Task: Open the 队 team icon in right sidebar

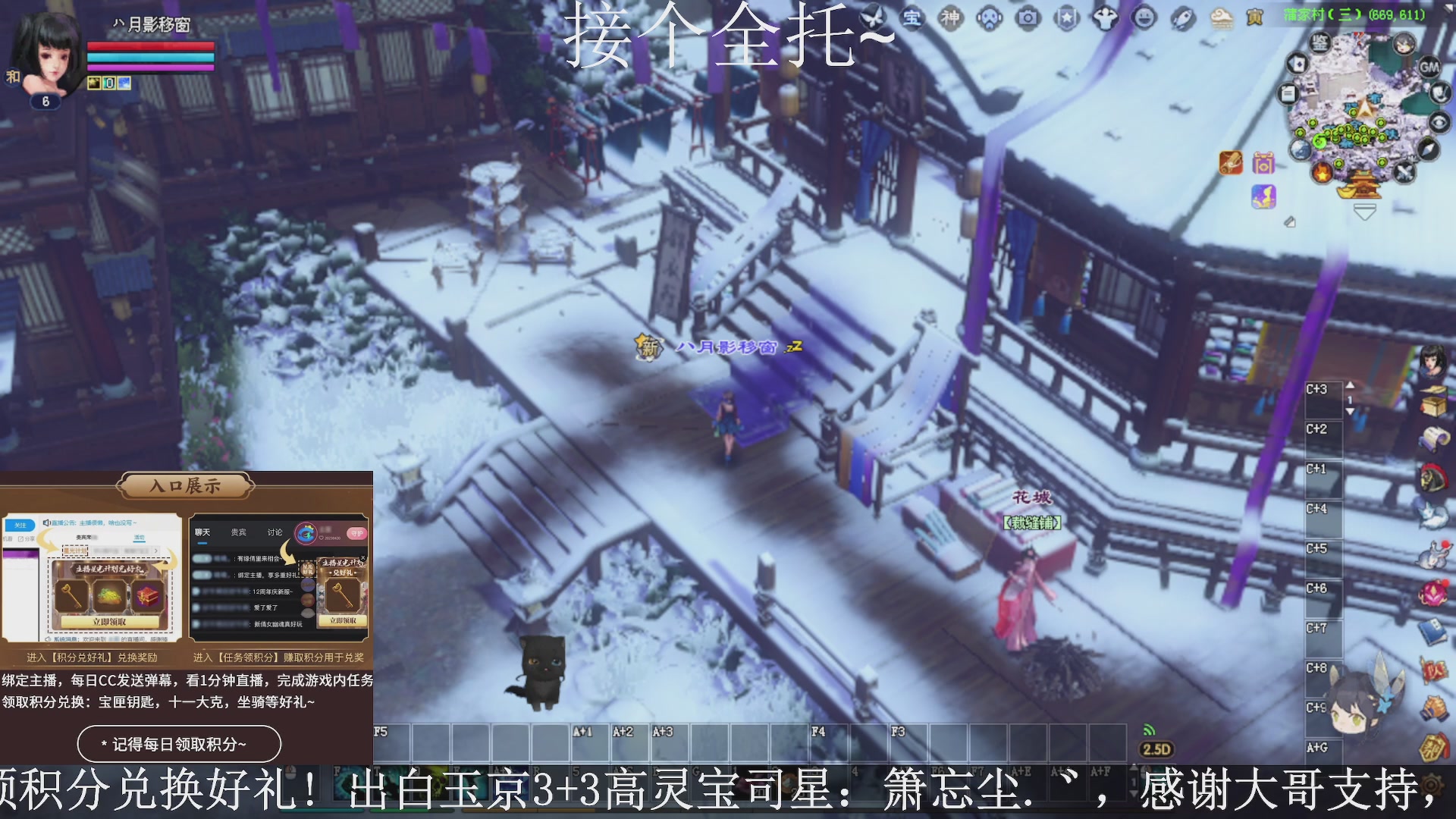Action: (1436, 668)
